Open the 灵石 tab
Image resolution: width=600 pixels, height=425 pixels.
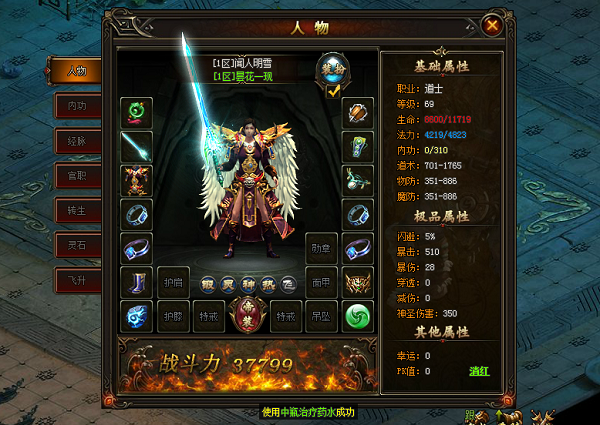pyautogui.click(x=76, y=244)
